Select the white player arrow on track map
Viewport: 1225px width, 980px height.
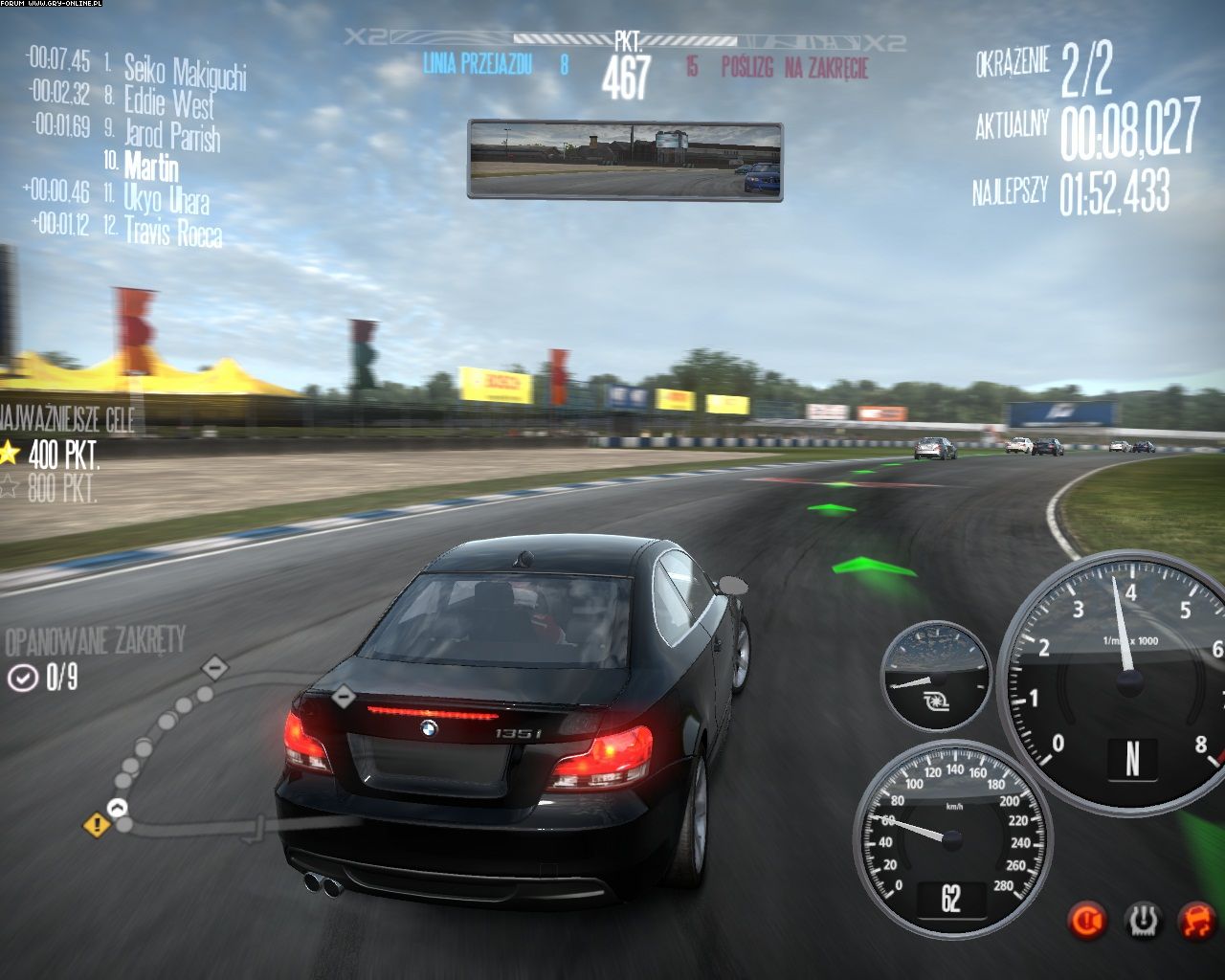pos(120,809)
